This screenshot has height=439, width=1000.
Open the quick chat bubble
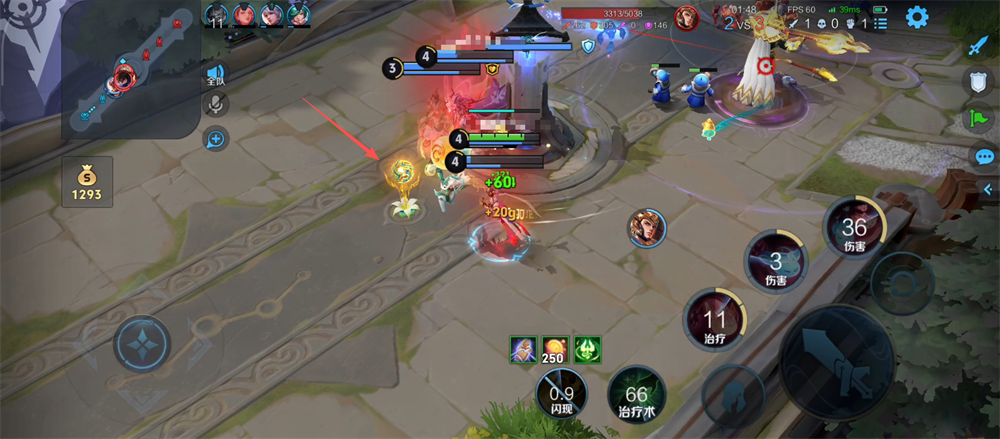click(984, 156)
